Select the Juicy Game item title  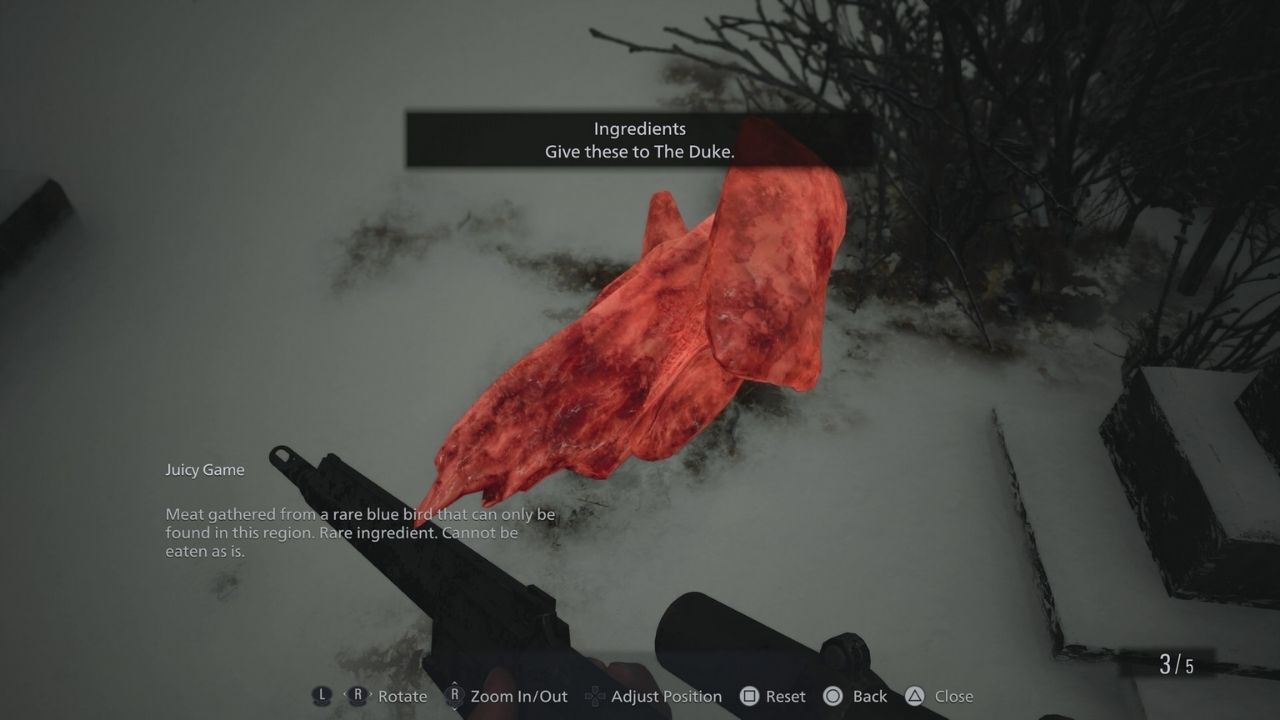coord(204,469)
